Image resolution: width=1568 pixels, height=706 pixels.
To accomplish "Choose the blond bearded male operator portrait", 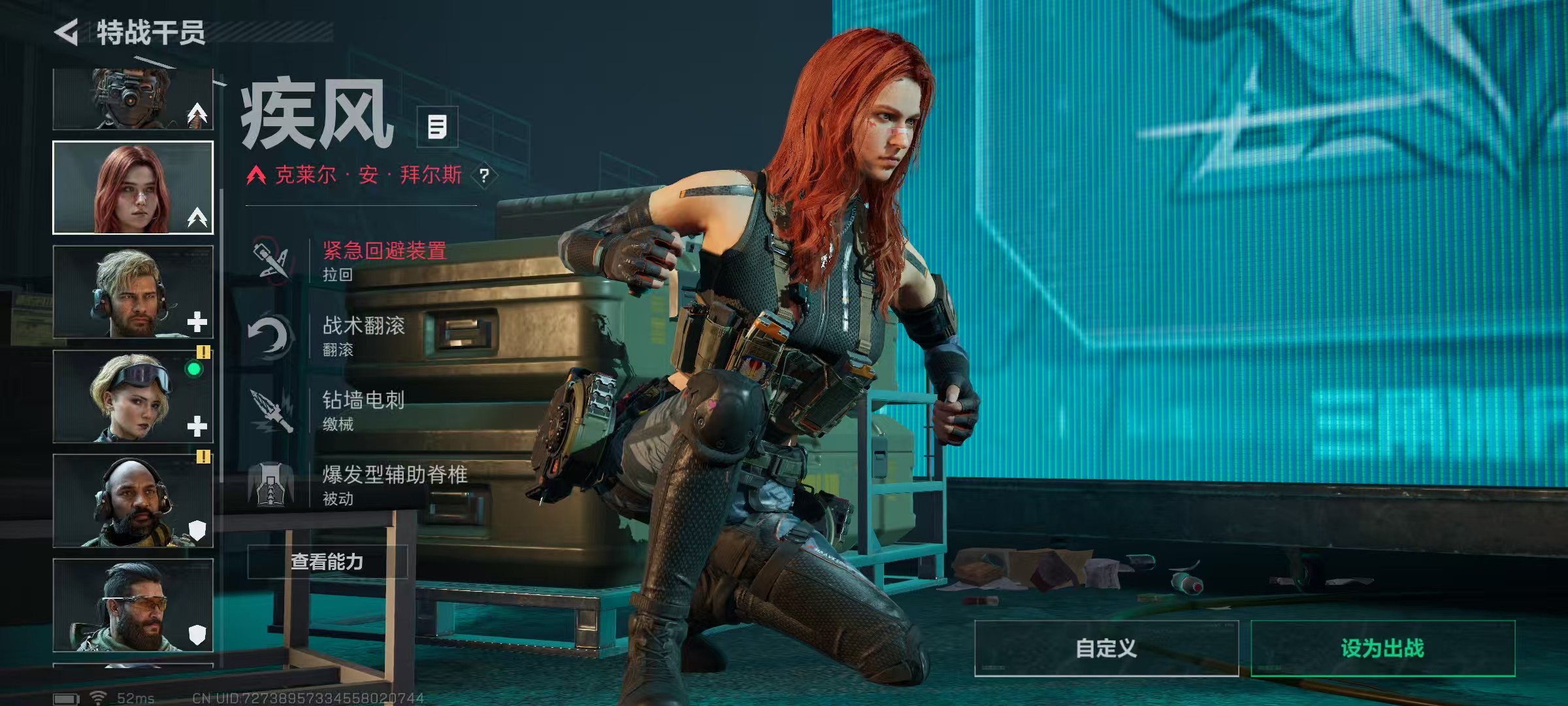I will click(133, 292).
